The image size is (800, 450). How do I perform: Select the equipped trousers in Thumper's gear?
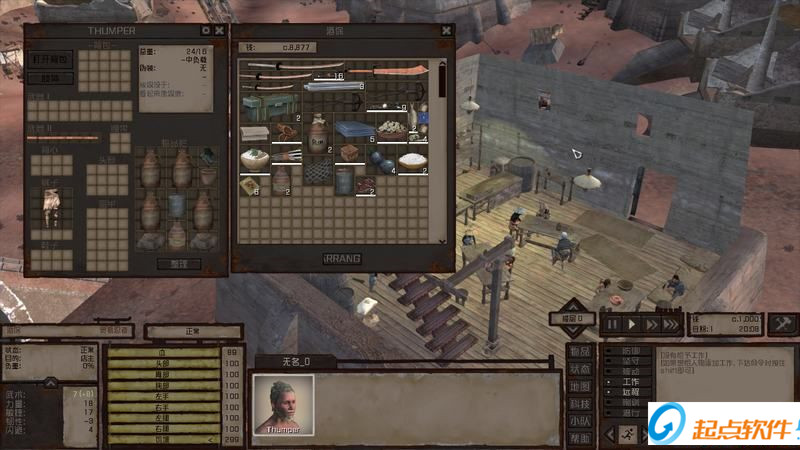[50, 205]
